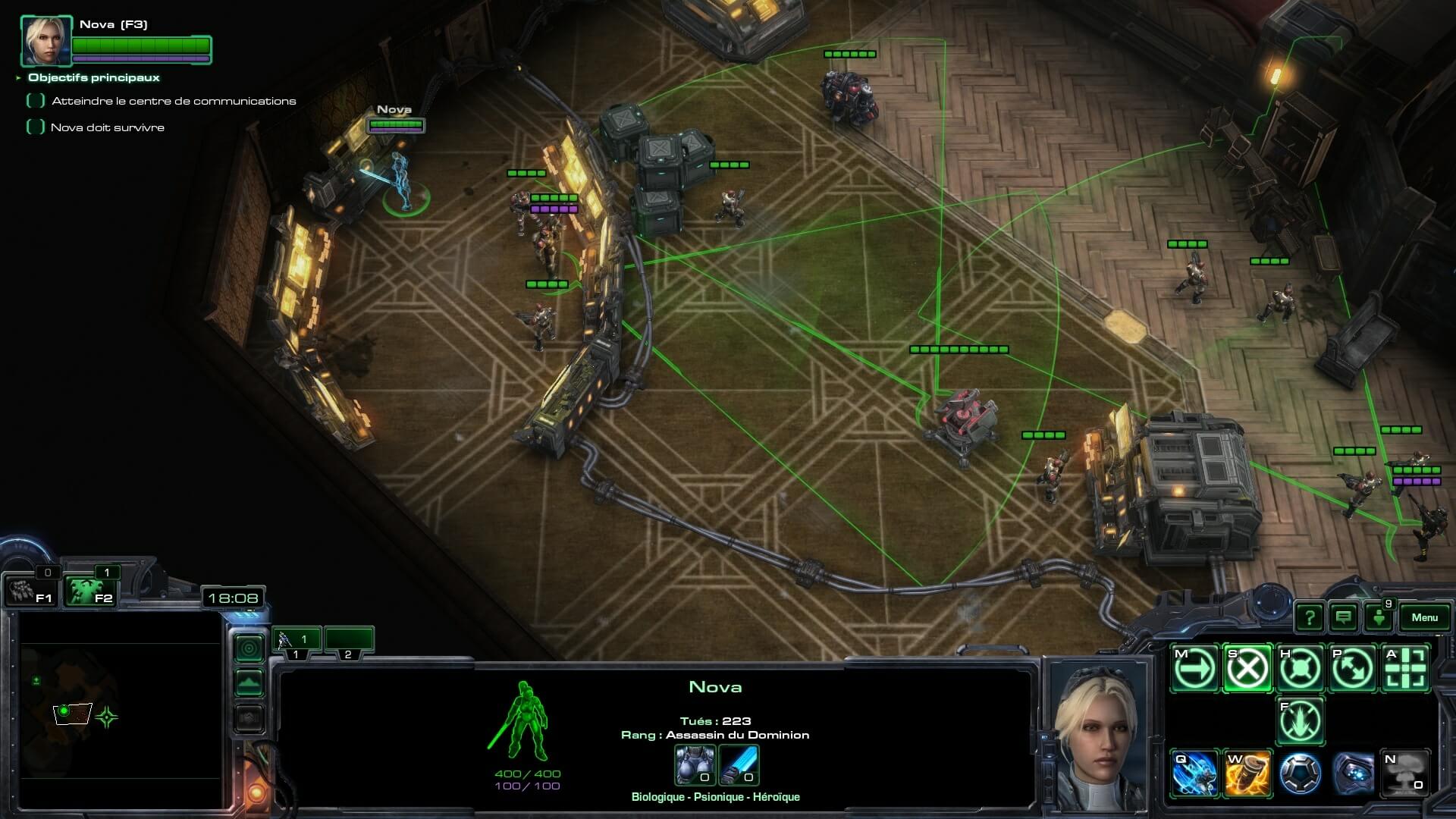Toggle the hold fire command icon
Image resolution: width=1456 pixels, height=819 pixels.
tap(1301, 721)
